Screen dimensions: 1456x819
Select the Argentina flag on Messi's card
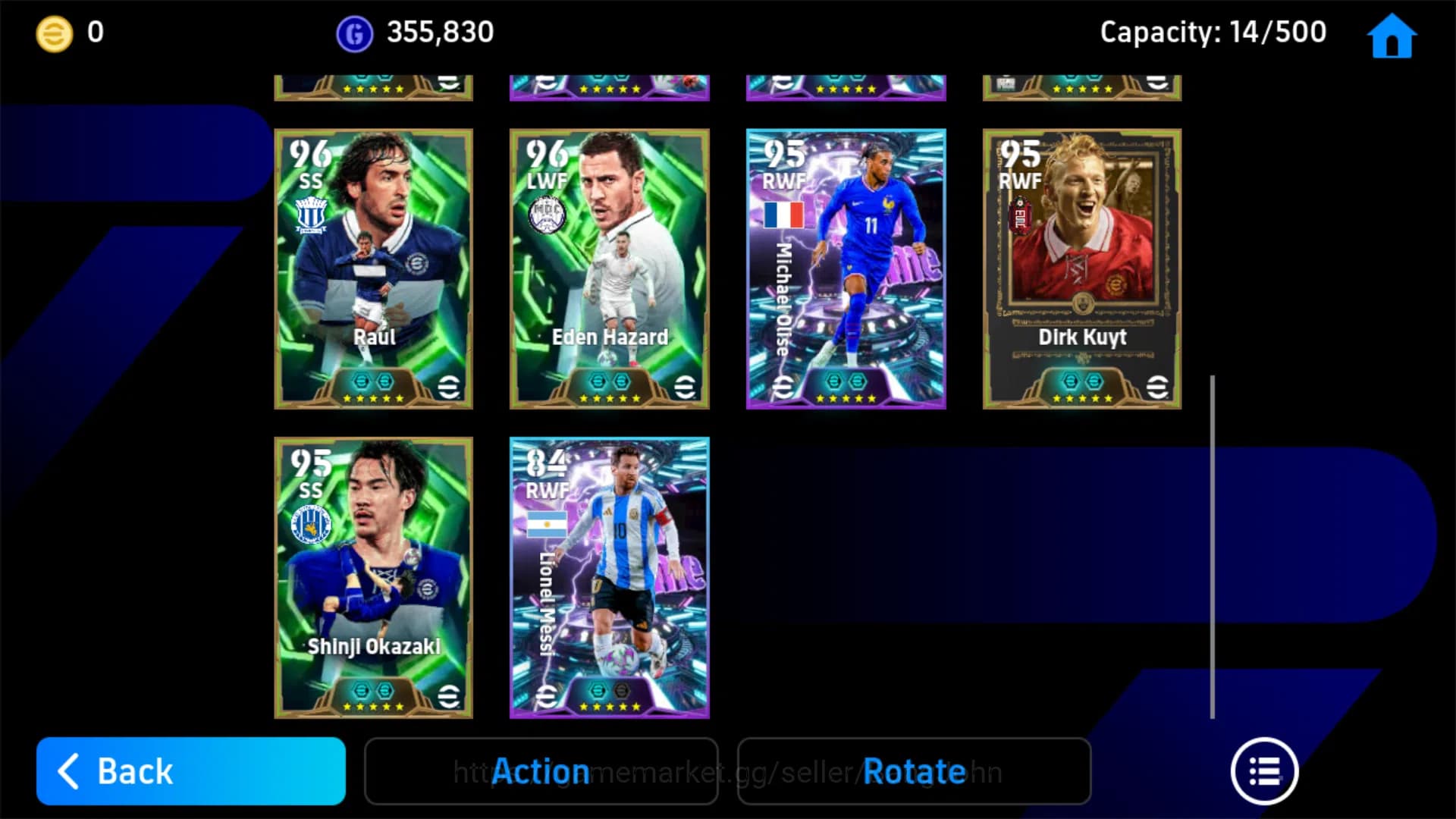pyautogui.click(x=548, y=522)
